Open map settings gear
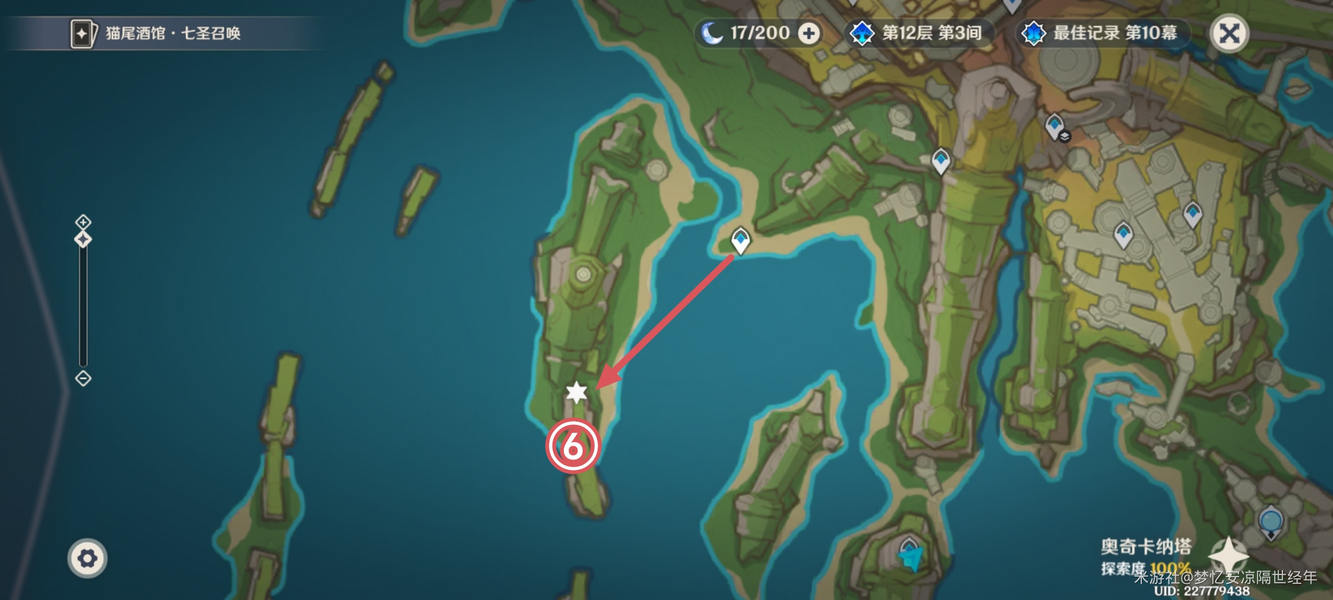Viewport: 1333px width, 600px height. (x=87, y=558)
